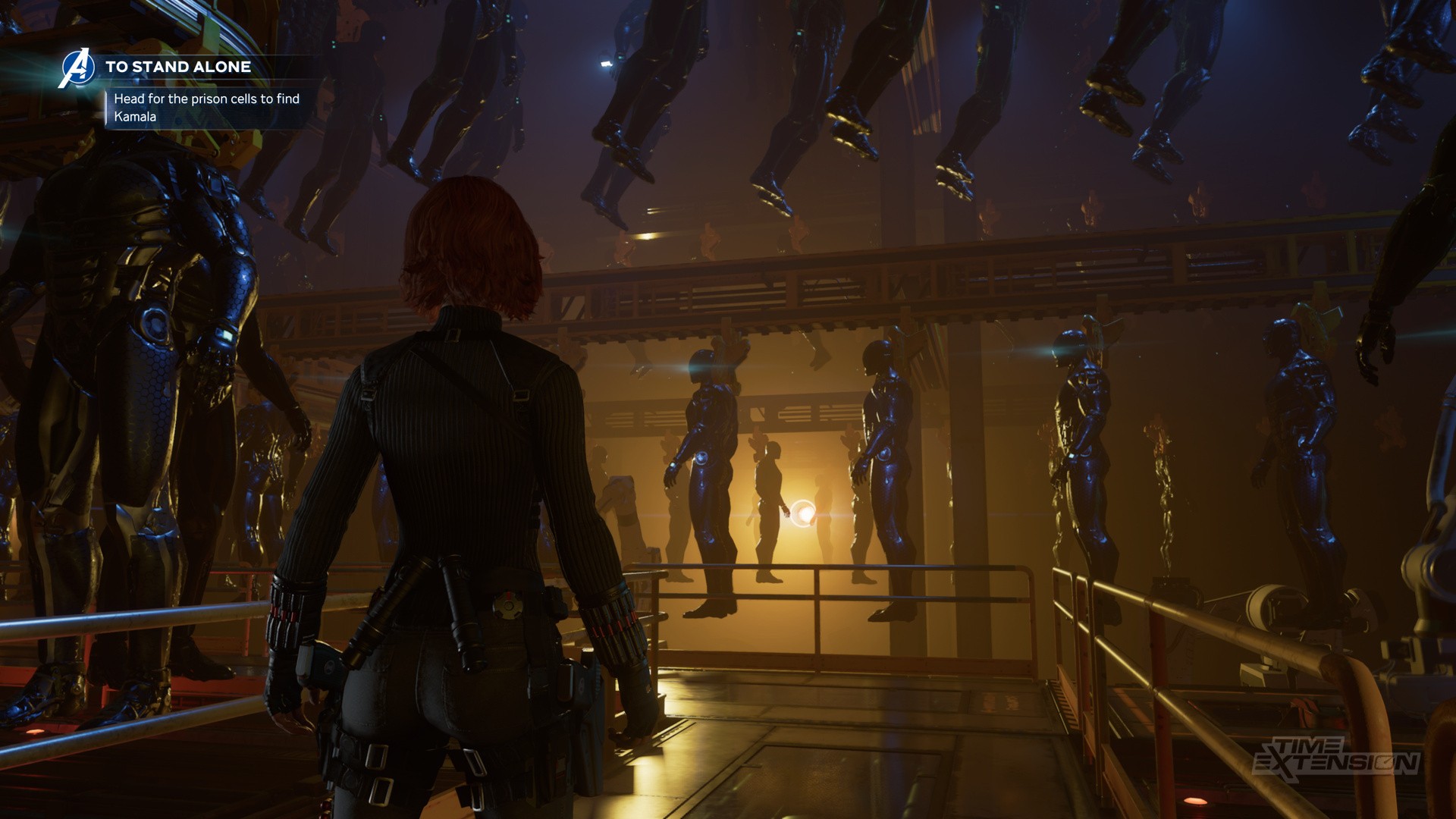Select the glowing objective waypoint marker
This screenshot has width=1456, height=819.
(x=803, y=513)
